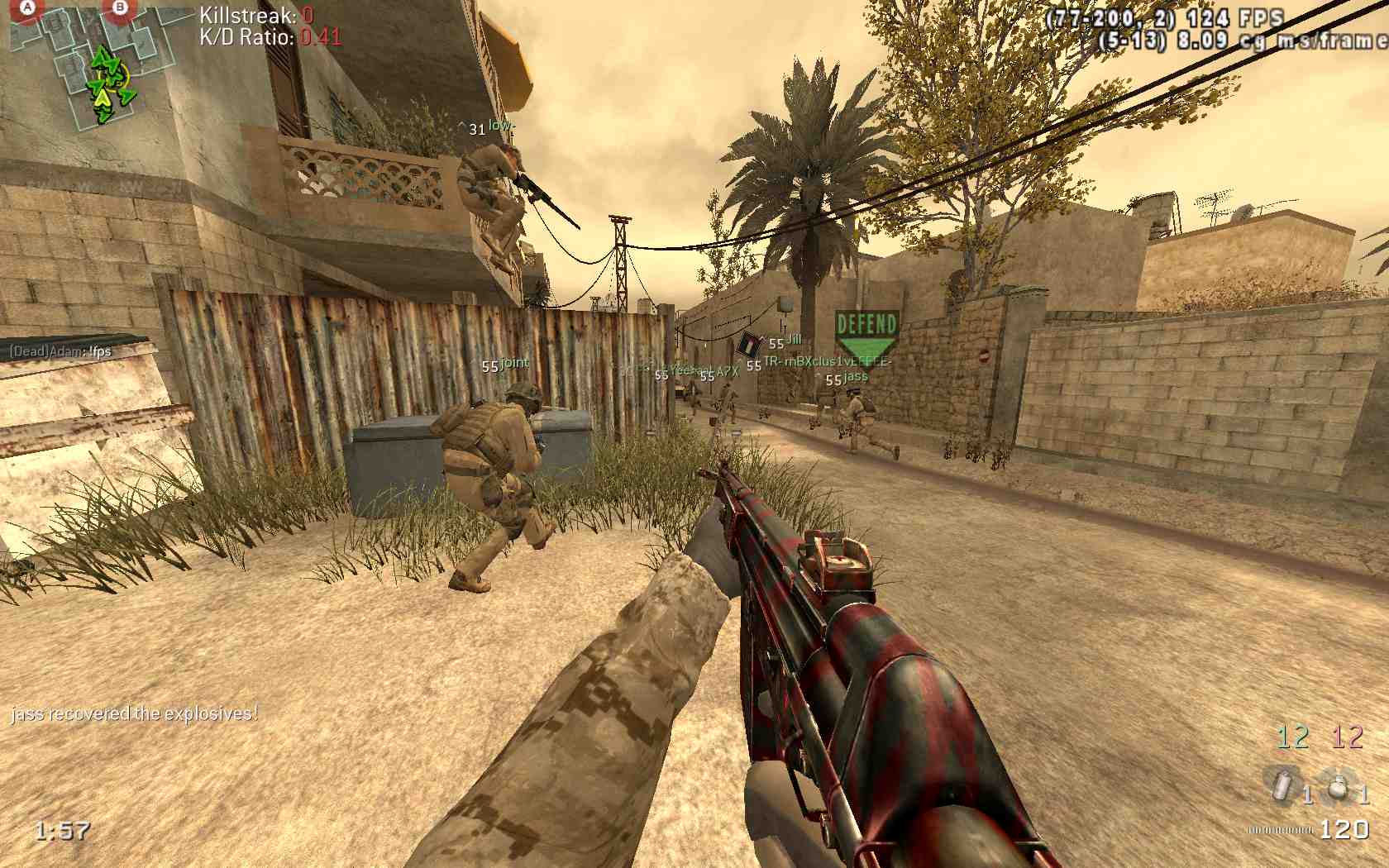Viewport: 1389px width, 868px height.
Task: Select the A bomb site marker on minimap
Action: pyautogui.click(x=29, y=9)
